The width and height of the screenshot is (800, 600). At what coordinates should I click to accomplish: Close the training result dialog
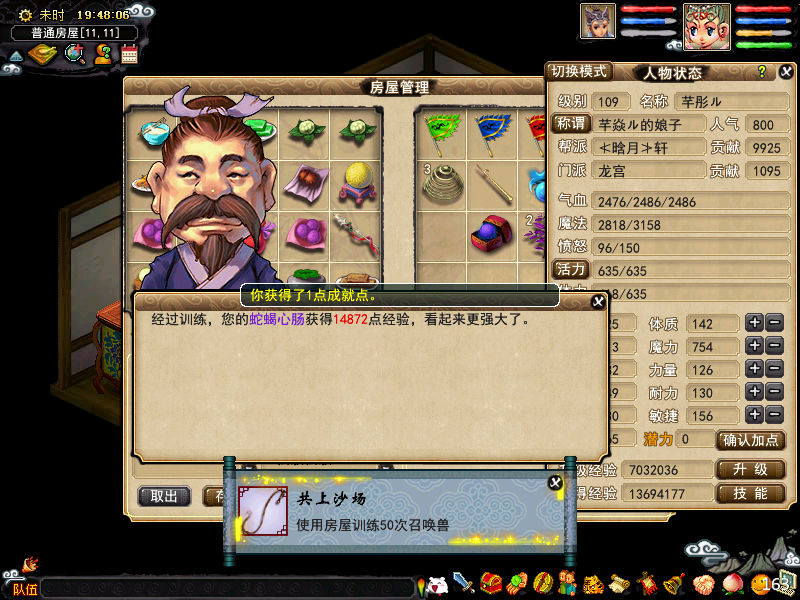598,301
